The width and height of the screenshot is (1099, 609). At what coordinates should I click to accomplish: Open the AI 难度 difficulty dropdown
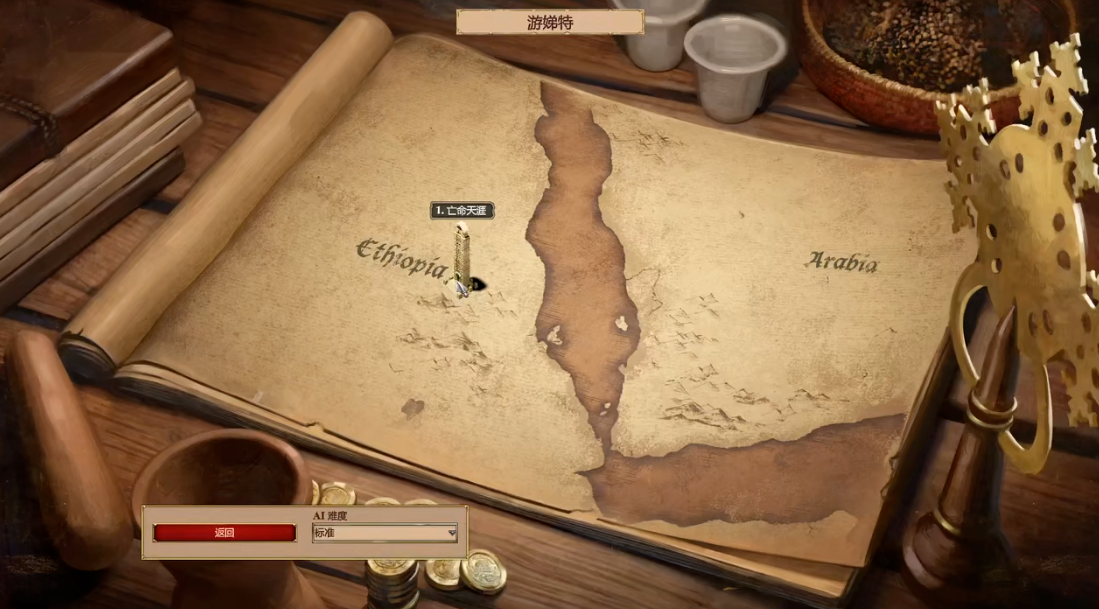point(385,533)
